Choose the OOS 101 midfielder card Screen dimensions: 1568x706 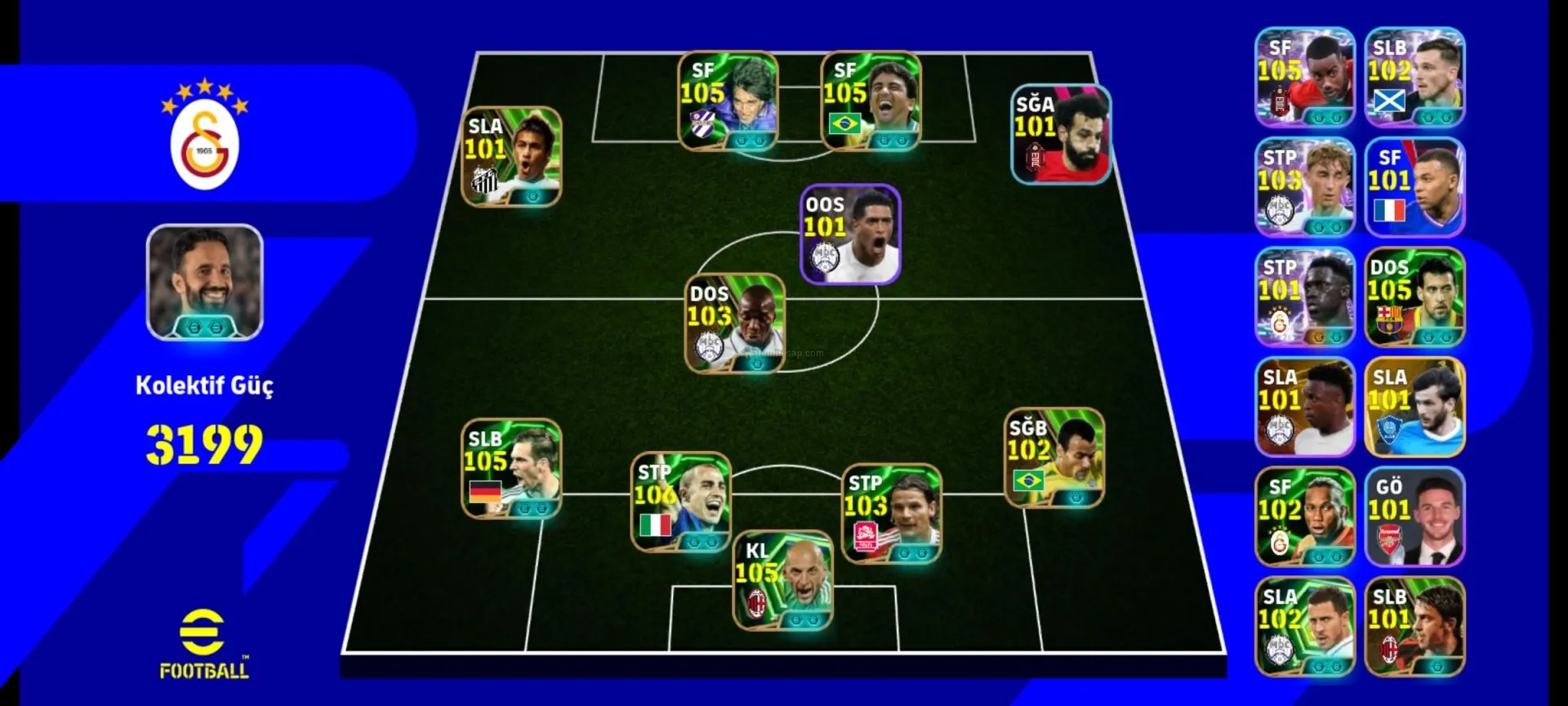850,235
